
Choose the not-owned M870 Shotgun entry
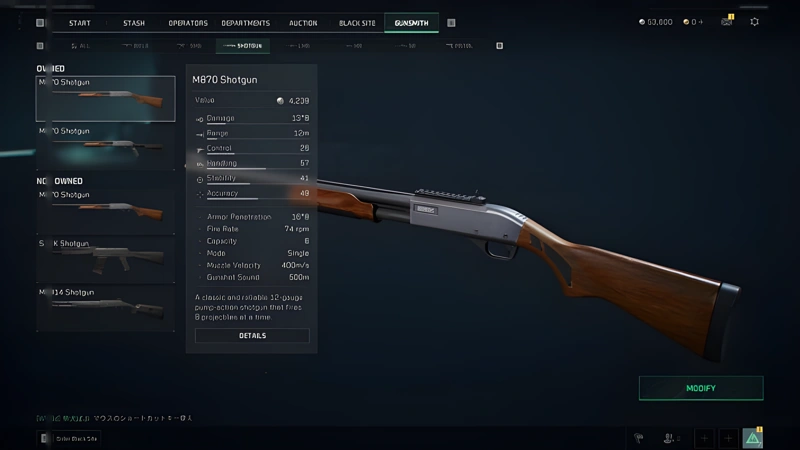pyautogui.click(x=105, y=207)
